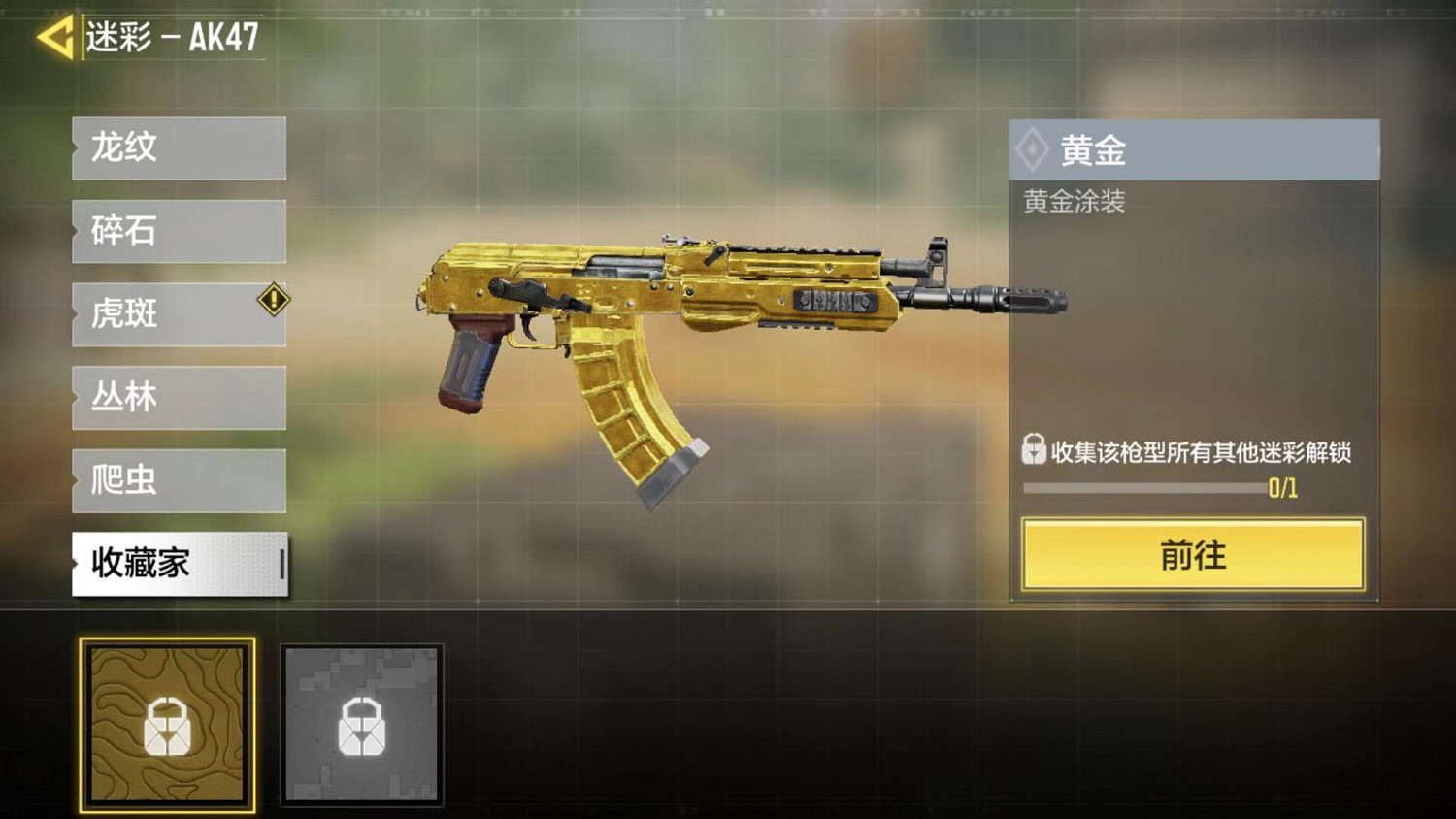The width and height of the screenshot is (1456, 819).
Task: Click the yellow exclamation badge beside 虎斑
Action: [x=275, y=301]
